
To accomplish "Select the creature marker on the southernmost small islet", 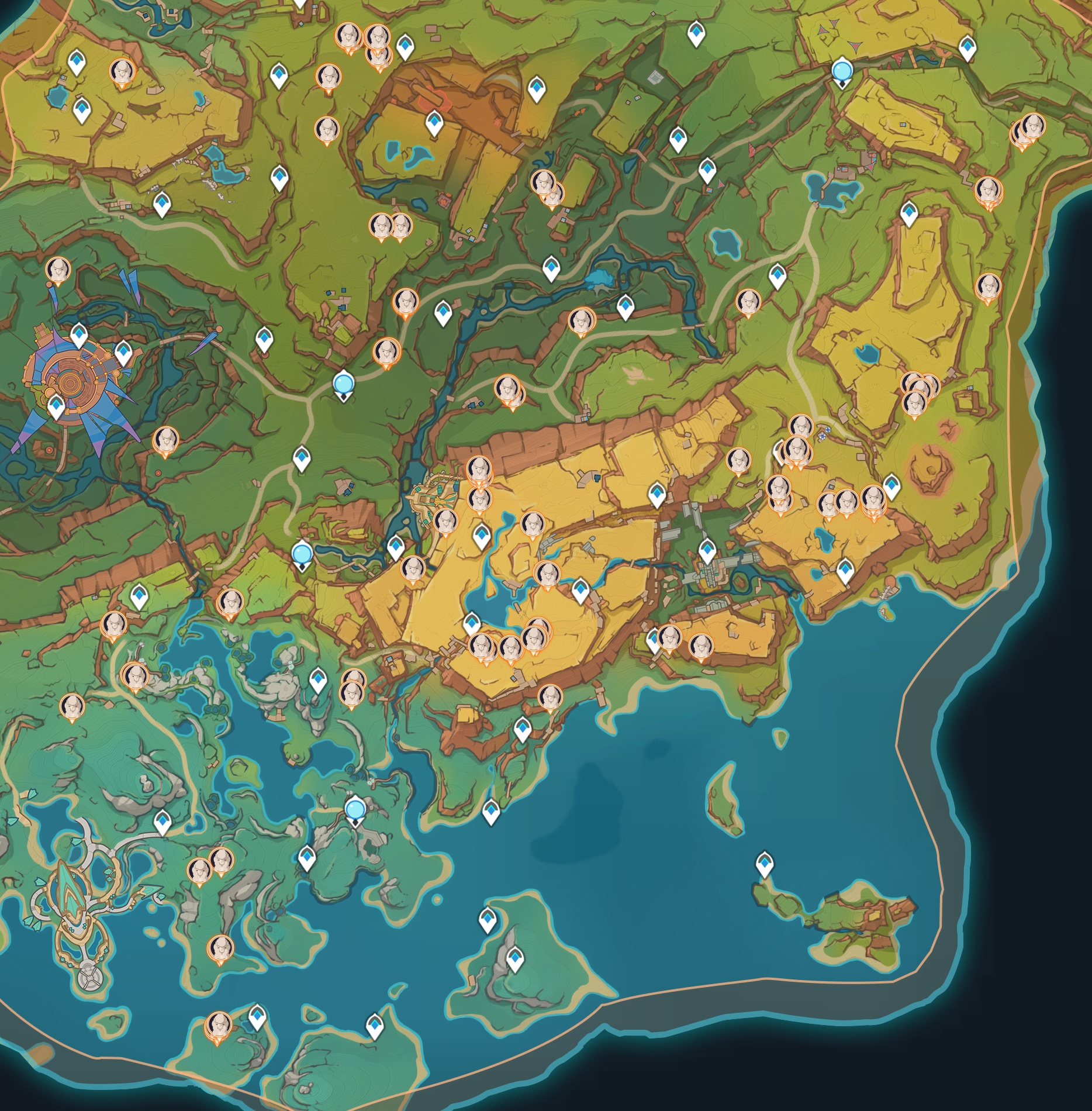I will [218, 1025].
